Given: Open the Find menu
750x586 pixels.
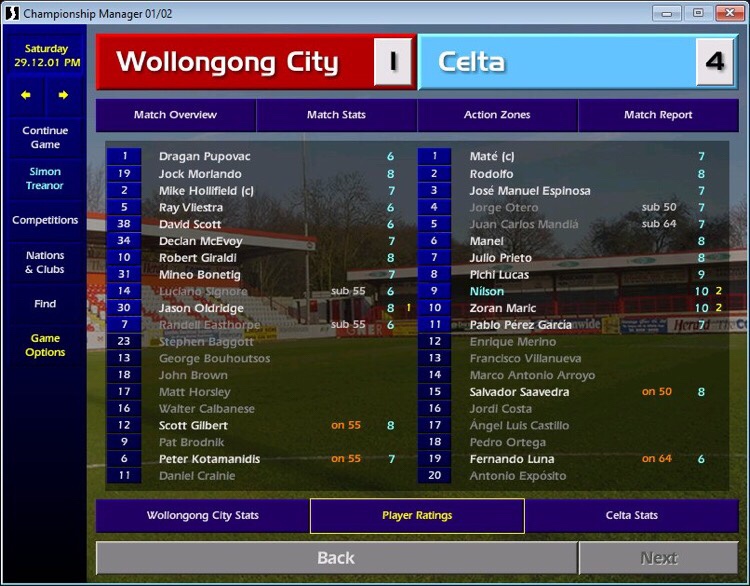Looking at the screenshot, I should click(x=45, y=304).
